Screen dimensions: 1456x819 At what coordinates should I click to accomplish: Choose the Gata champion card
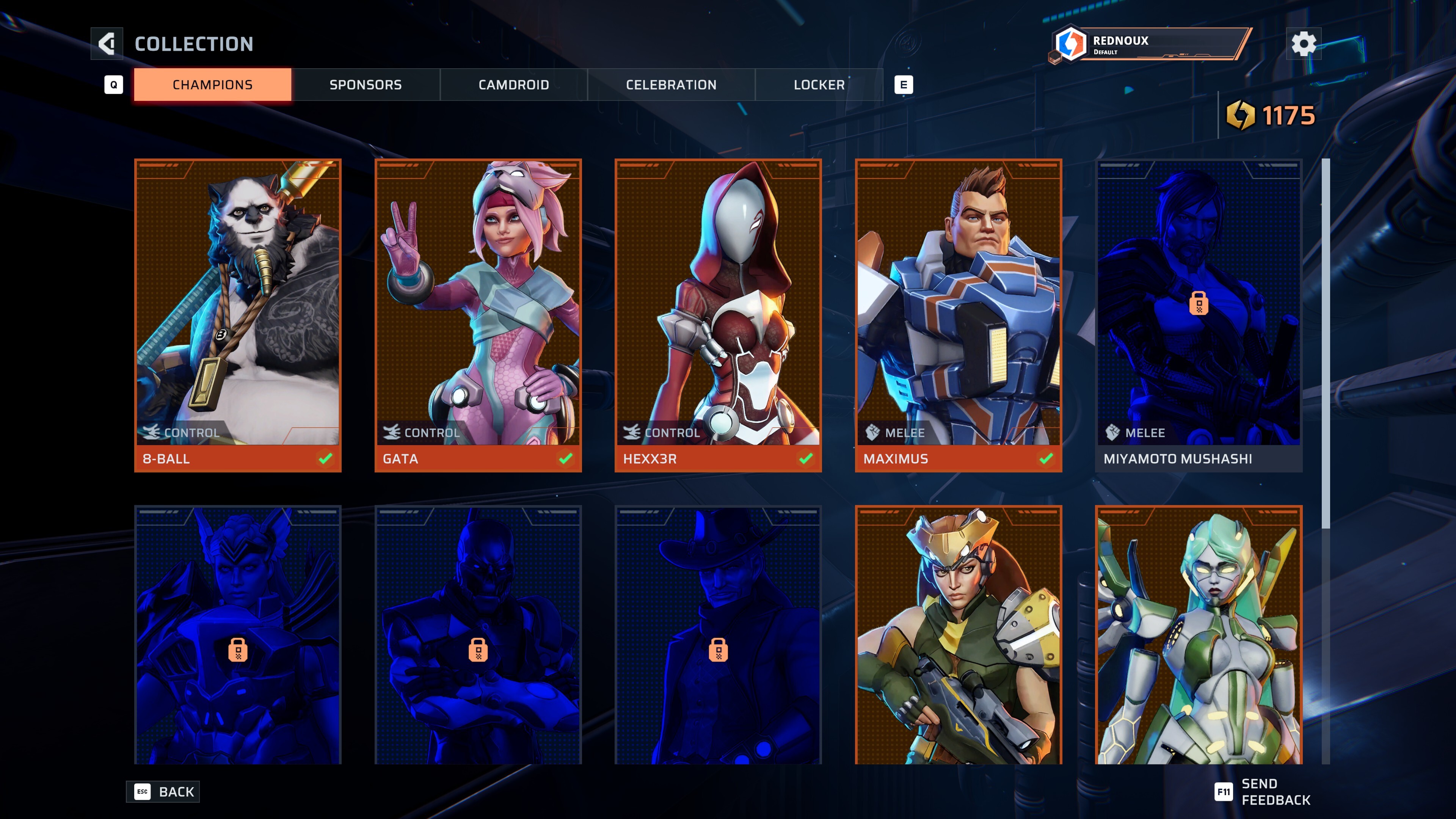(x=478, y=315)
